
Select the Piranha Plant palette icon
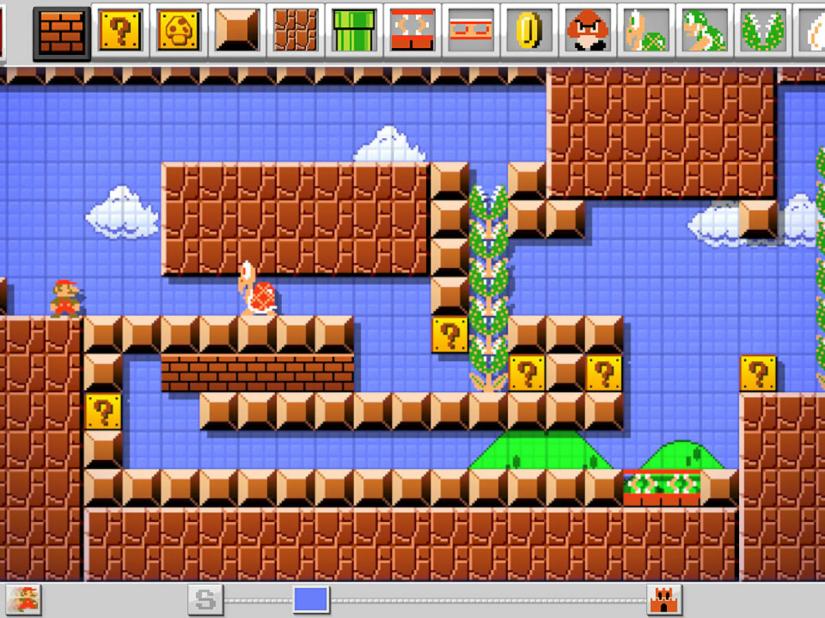pos(762,31)
